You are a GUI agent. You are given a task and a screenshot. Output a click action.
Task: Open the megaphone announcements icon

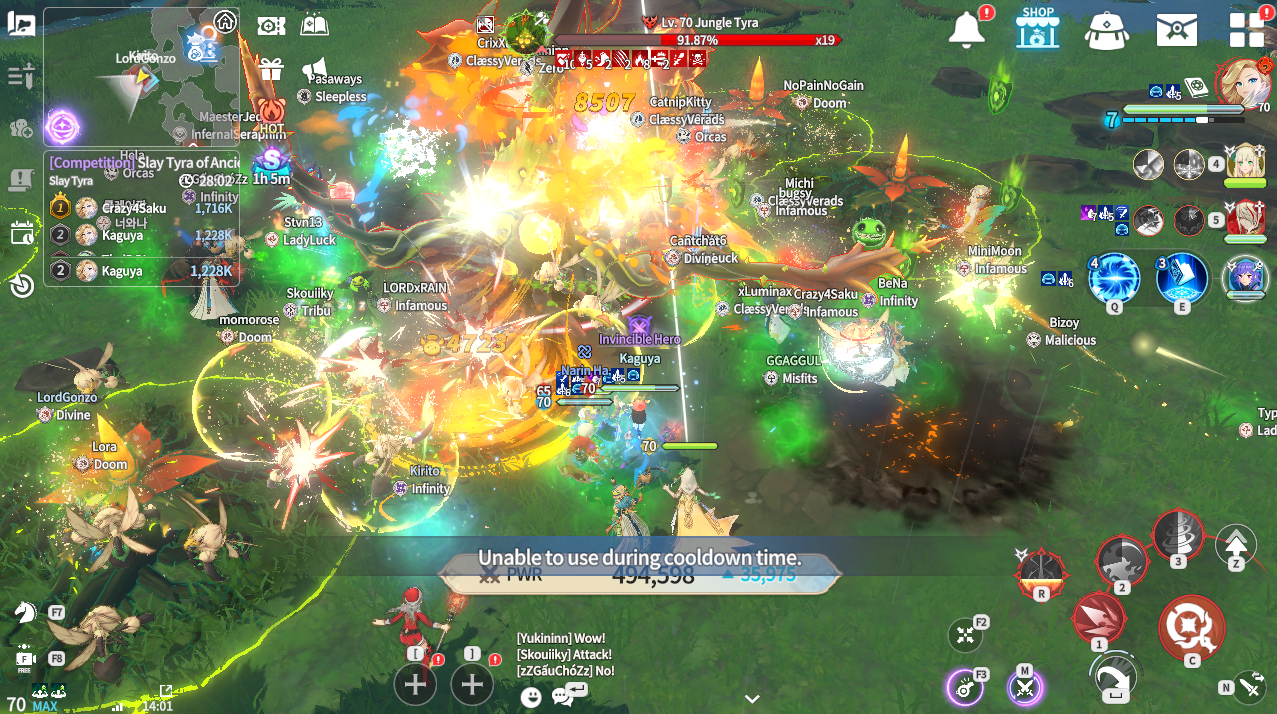[x=315, y=66]
